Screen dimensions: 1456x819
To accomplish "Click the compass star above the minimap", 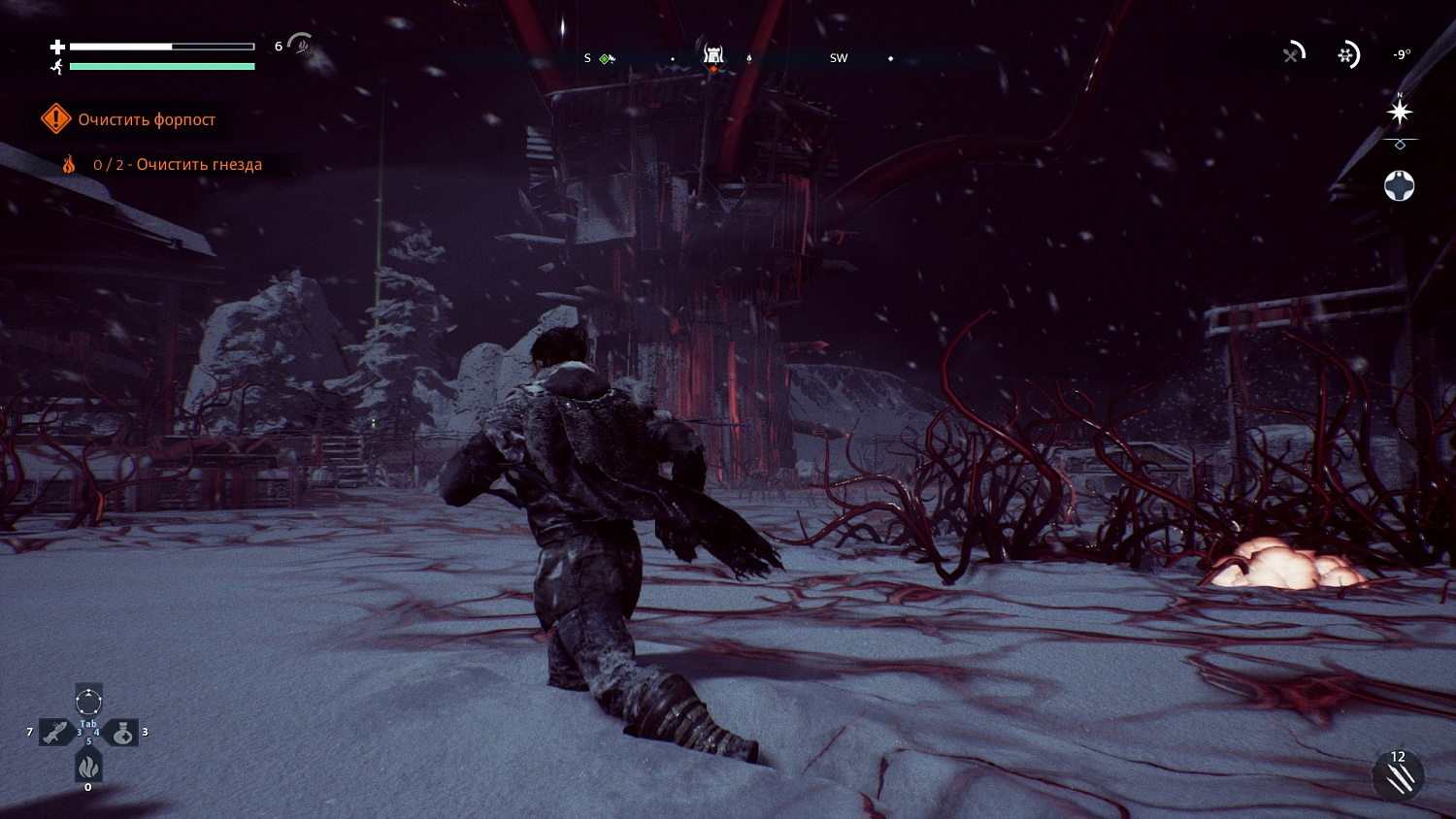I will [1400, 111].
